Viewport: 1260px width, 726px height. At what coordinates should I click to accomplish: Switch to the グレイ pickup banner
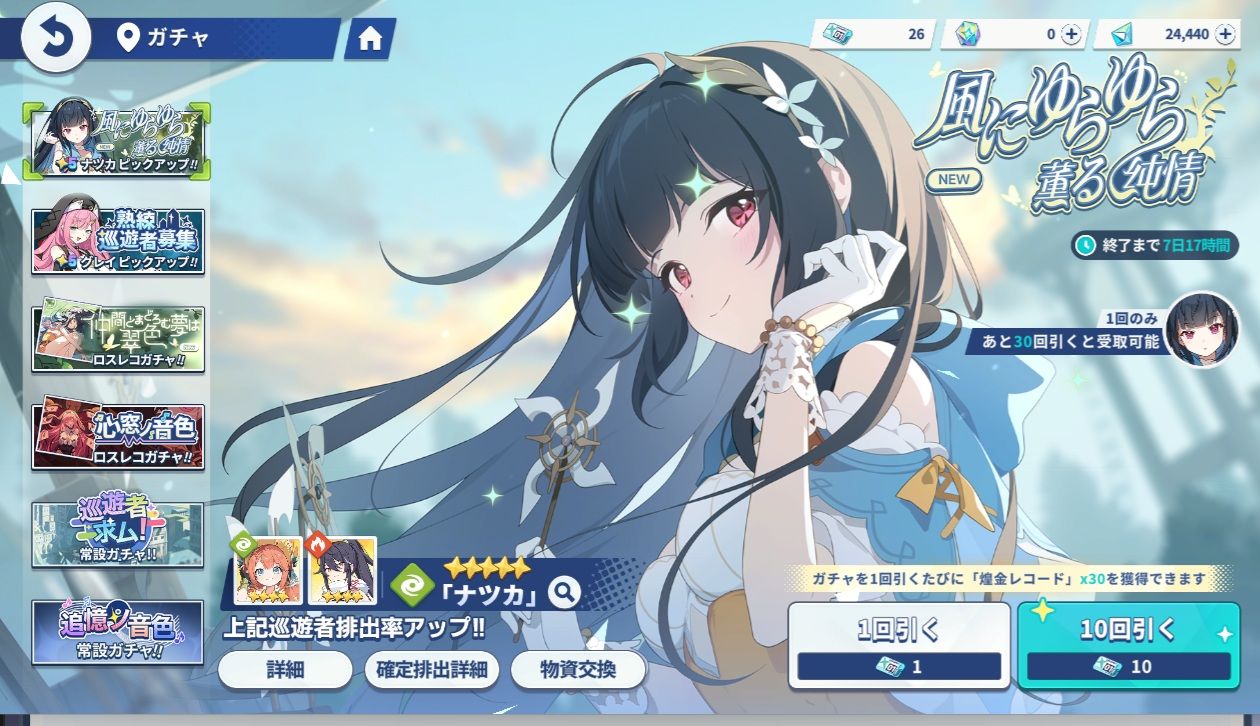click(118, 240)
